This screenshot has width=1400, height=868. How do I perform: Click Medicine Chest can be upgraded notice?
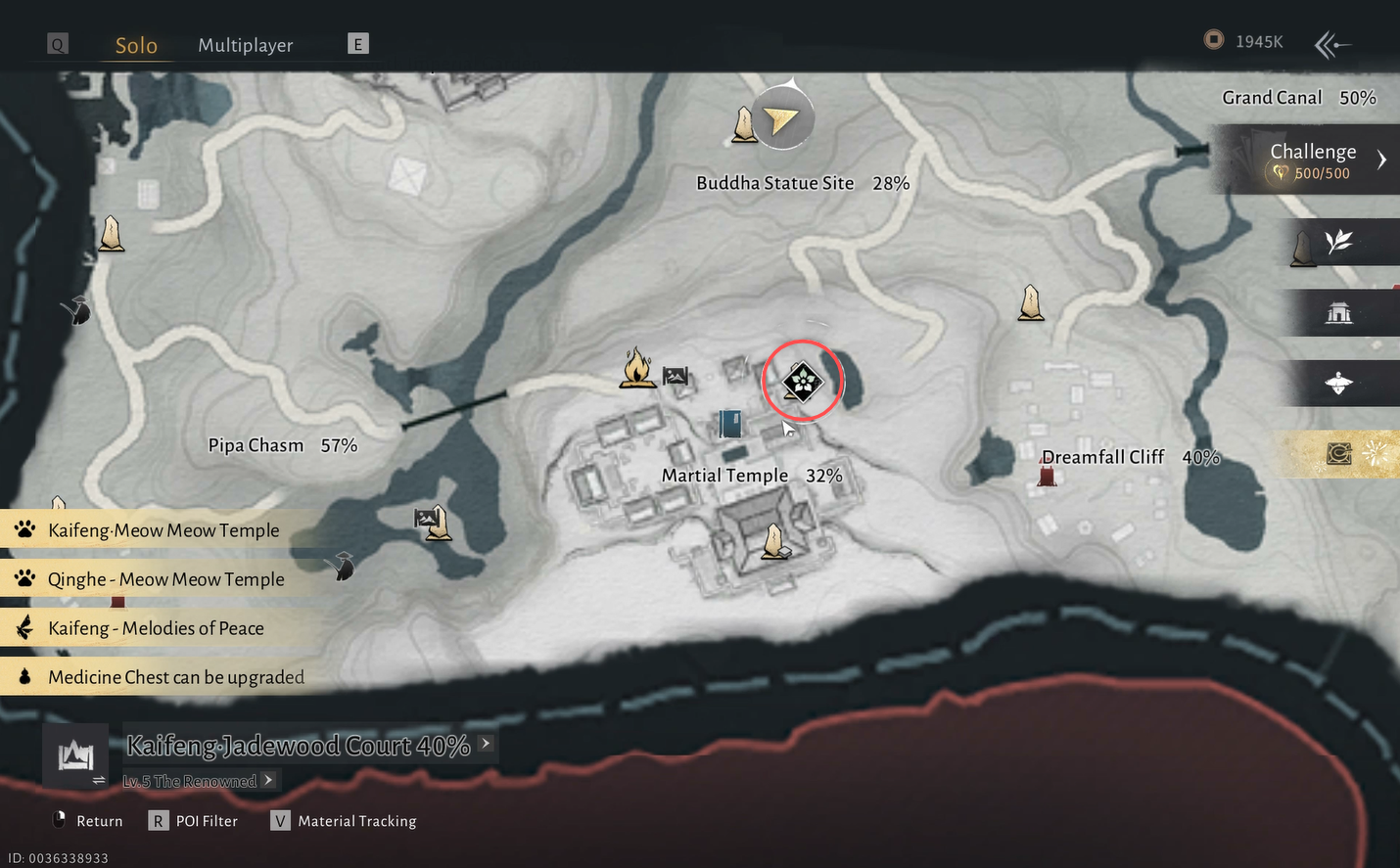coord(175,677)
